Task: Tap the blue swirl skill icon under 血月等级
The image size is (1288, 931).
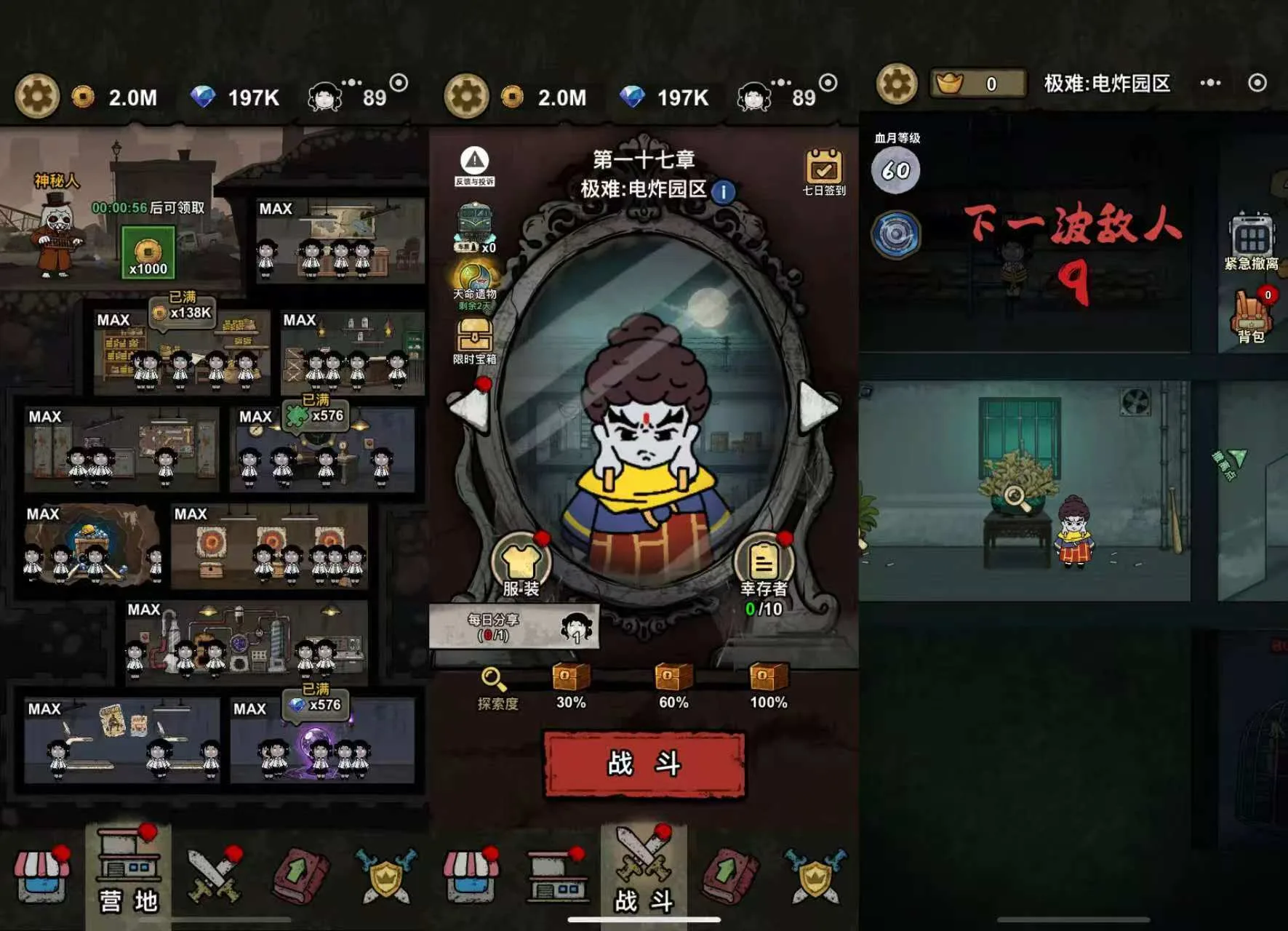Action: [896, 236]
